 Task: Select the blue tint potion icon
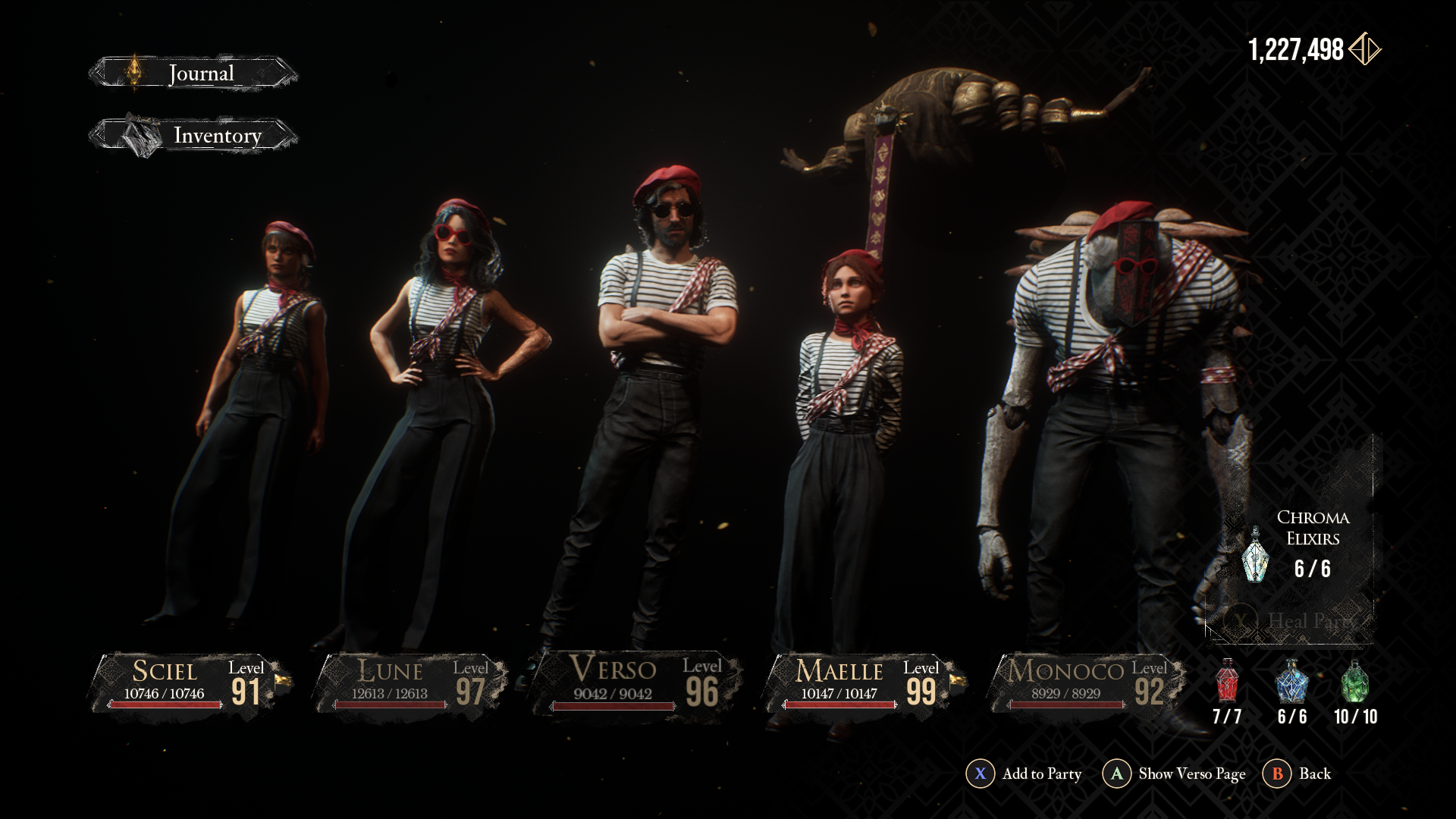1291,681
